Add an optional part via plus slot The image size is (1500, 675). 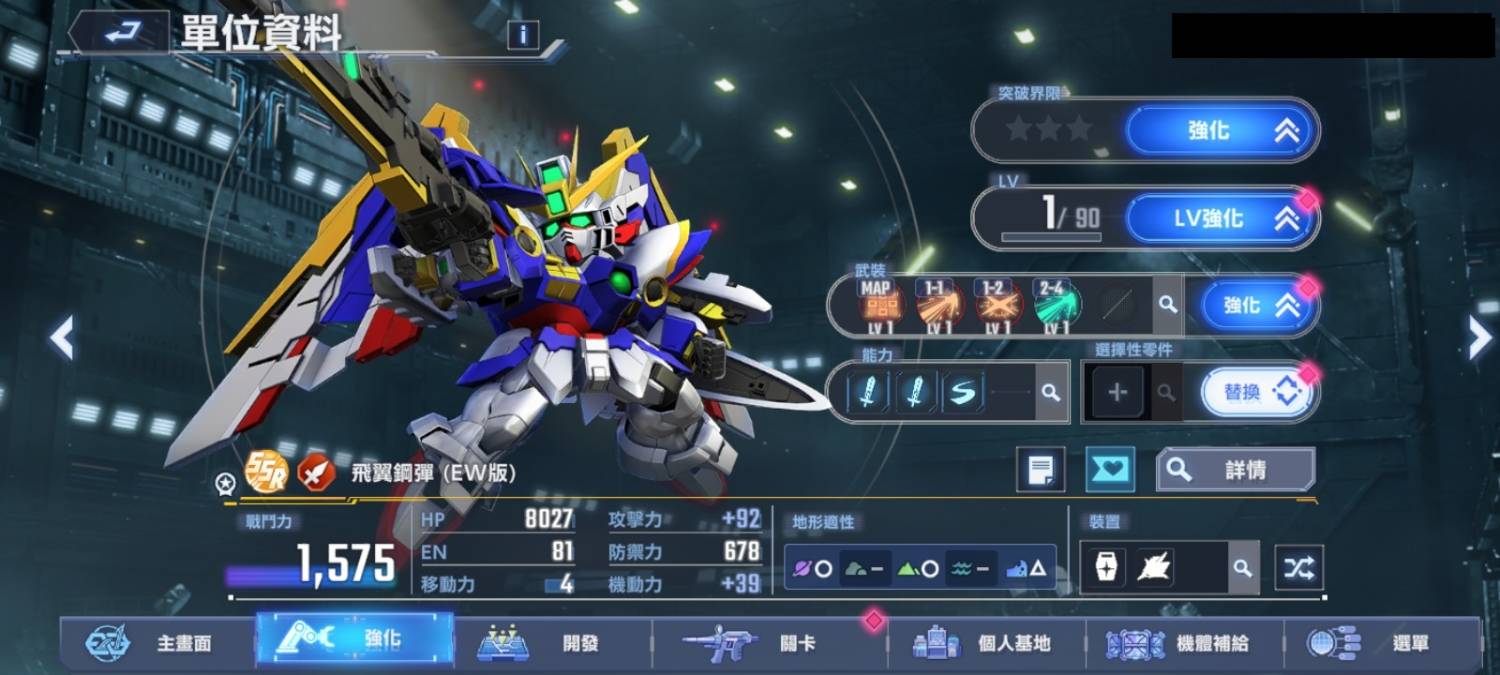[x=1117, y=392]
